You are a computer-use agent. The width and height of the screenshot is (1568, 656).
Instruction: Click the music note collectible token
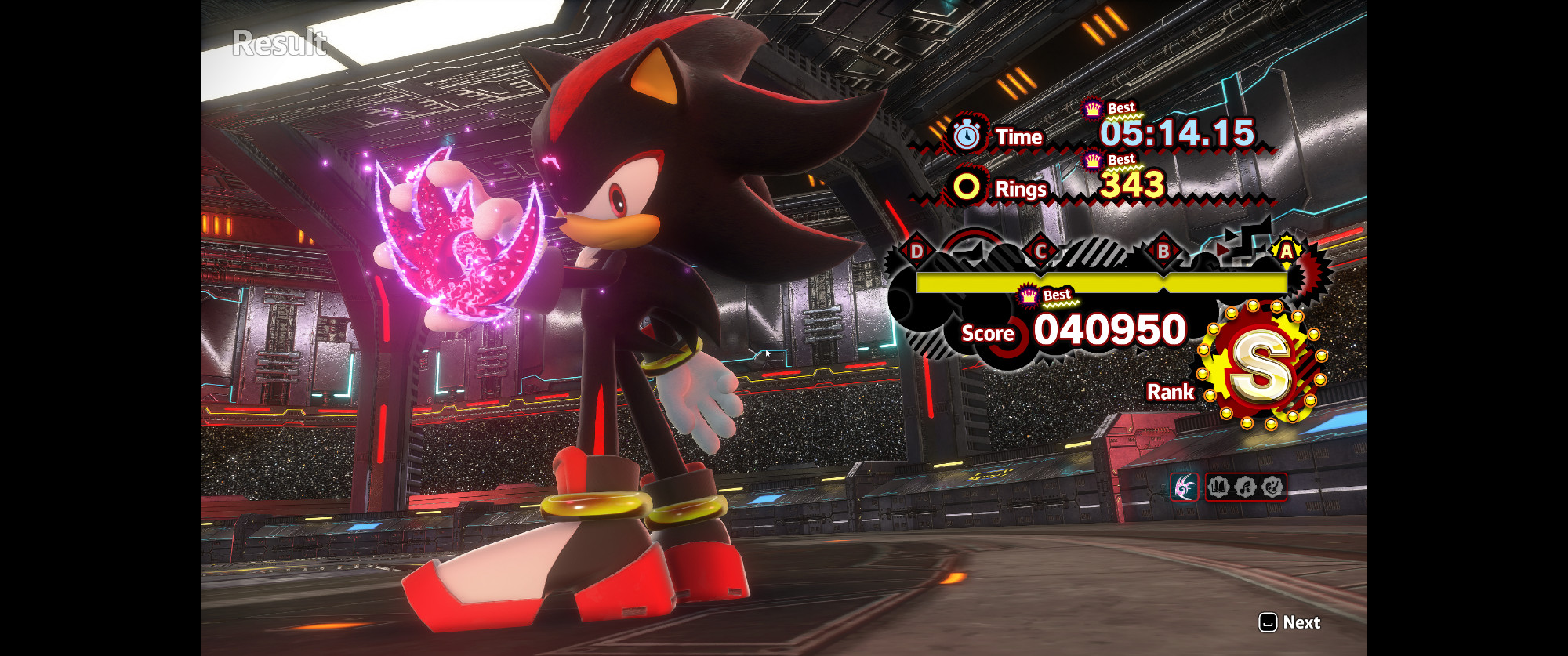(x=1246, y=487)
